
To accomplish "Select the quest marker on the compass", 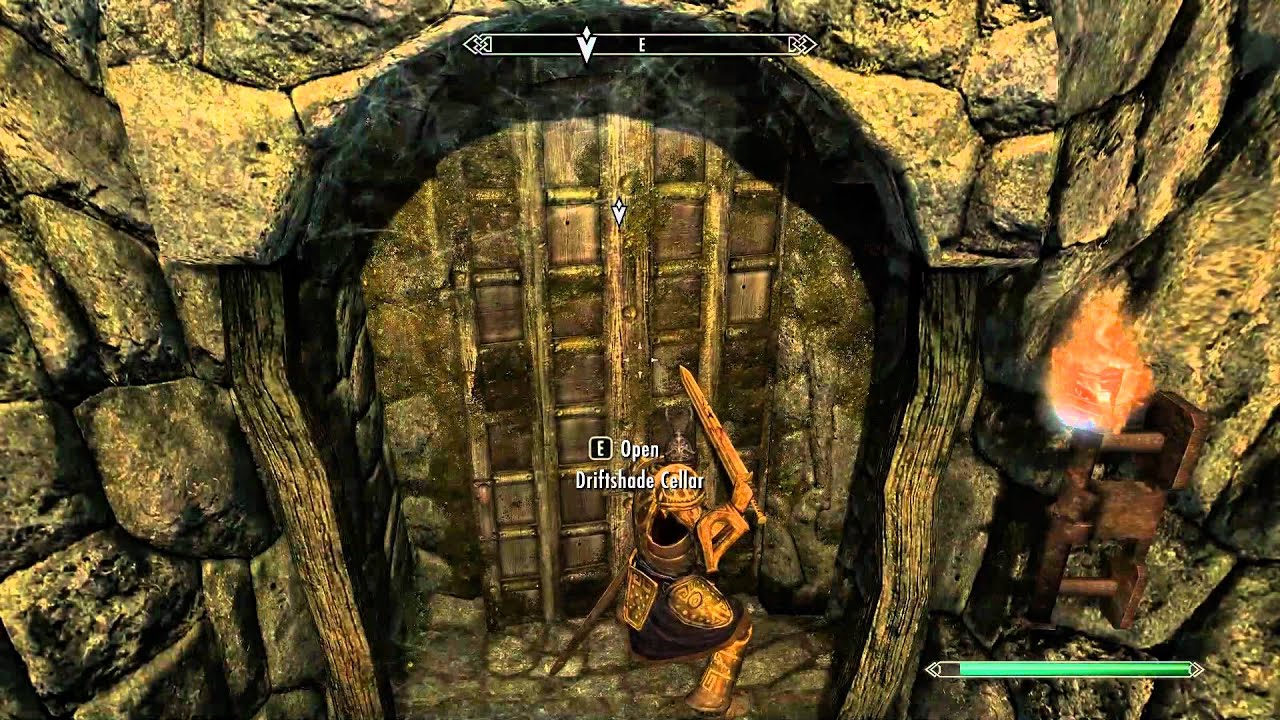I will [x=586, y=45].
